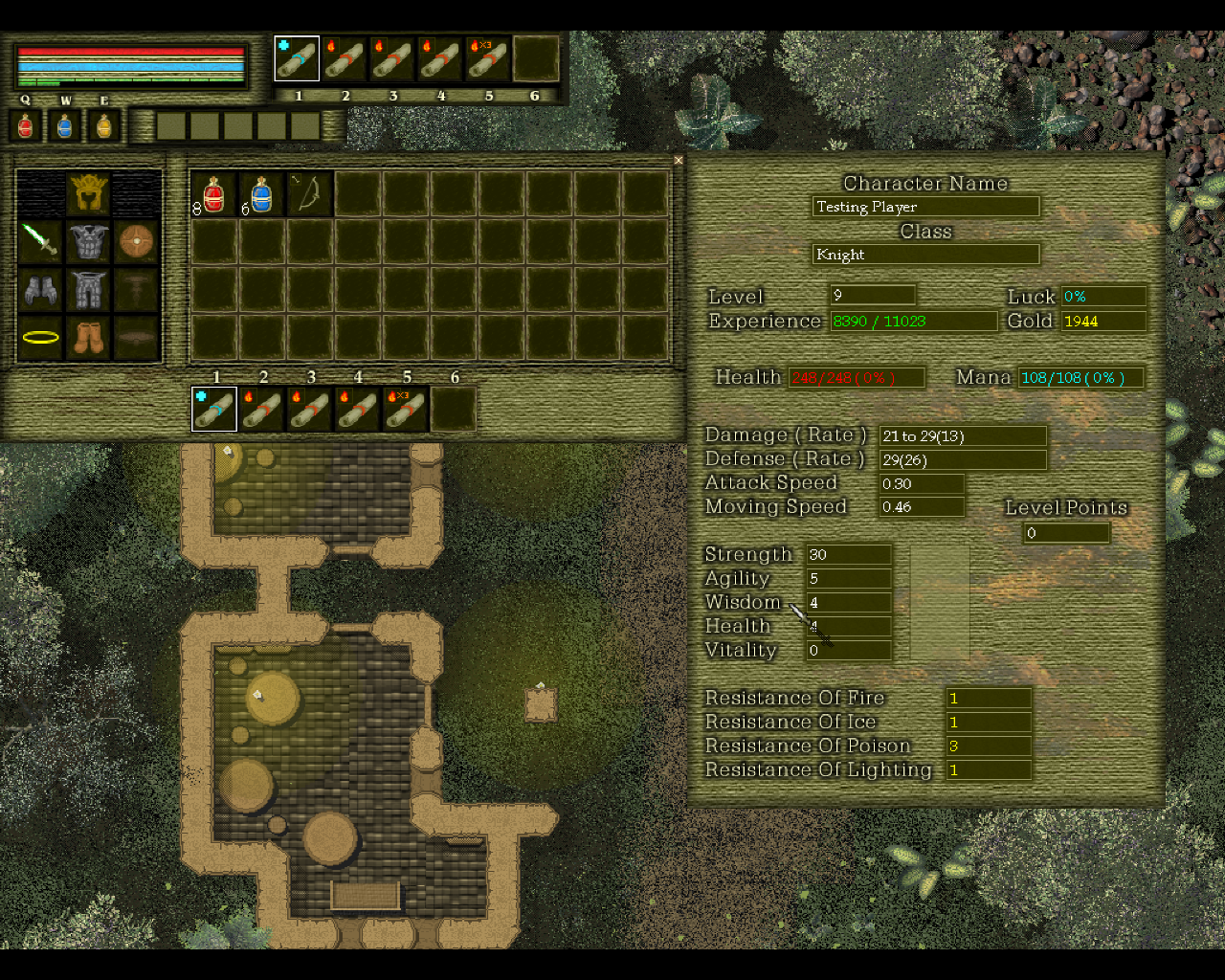Screen dimensions: 1225x980
Task: Activate the blue heal scroll in top hotbar
Action: [x=297, y=59]
